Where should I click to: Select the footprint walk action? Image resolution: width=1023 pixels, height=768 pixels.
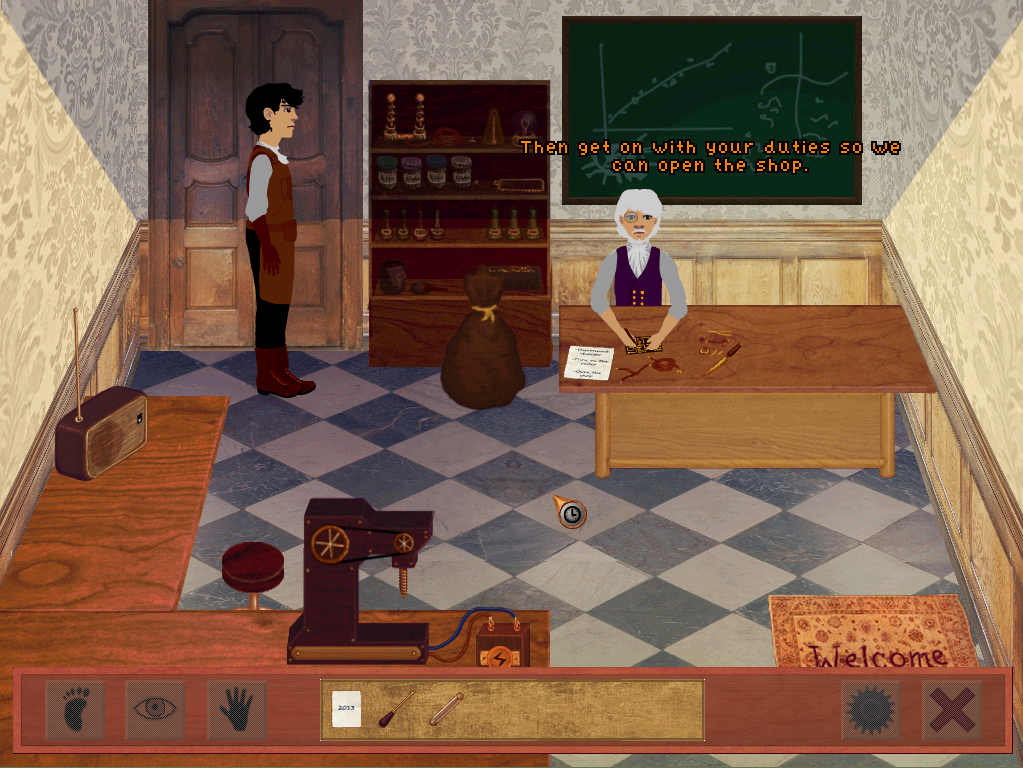click(75, 709)
